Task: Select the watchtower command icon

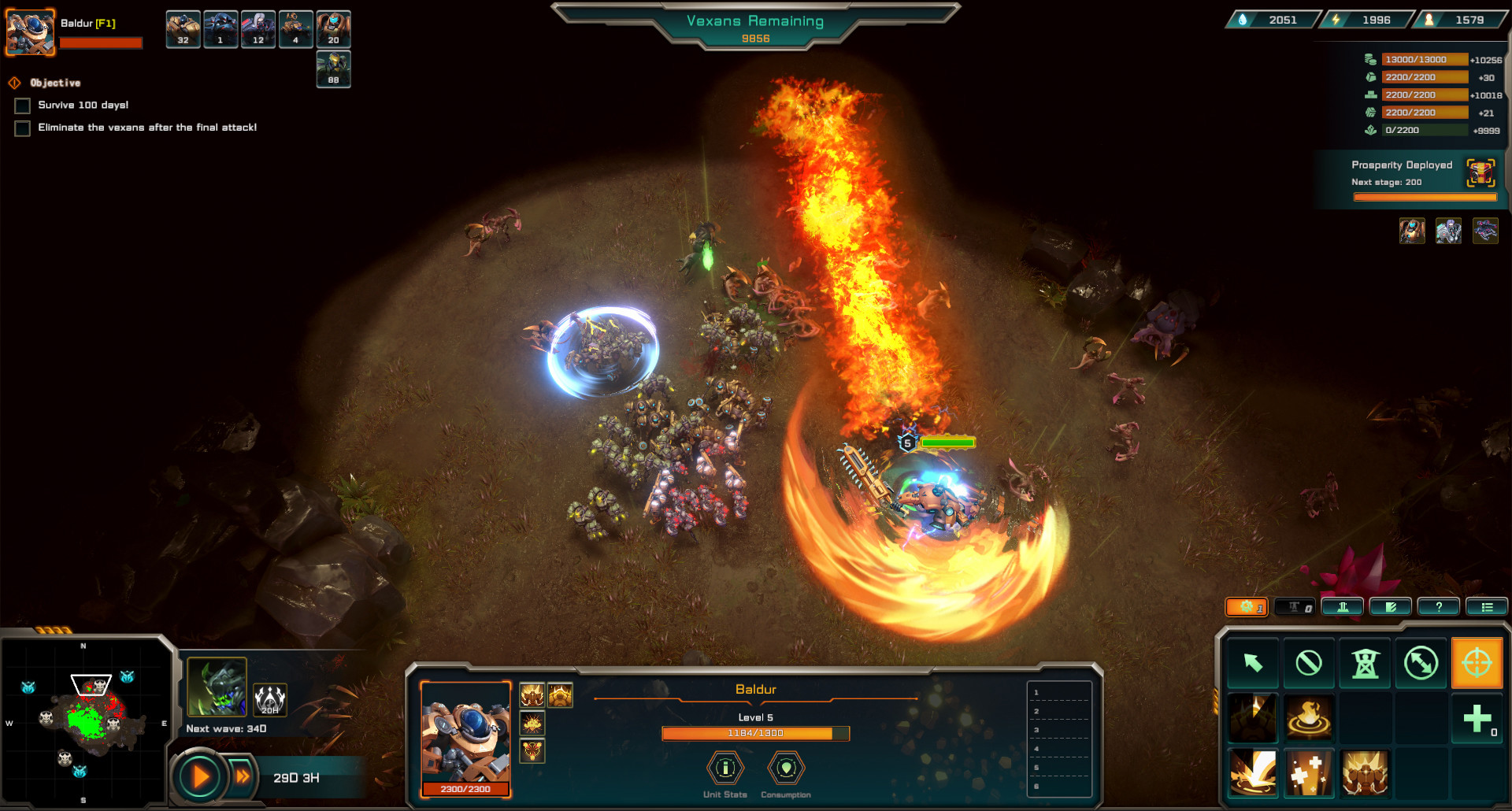Action: click(1366, 663)
